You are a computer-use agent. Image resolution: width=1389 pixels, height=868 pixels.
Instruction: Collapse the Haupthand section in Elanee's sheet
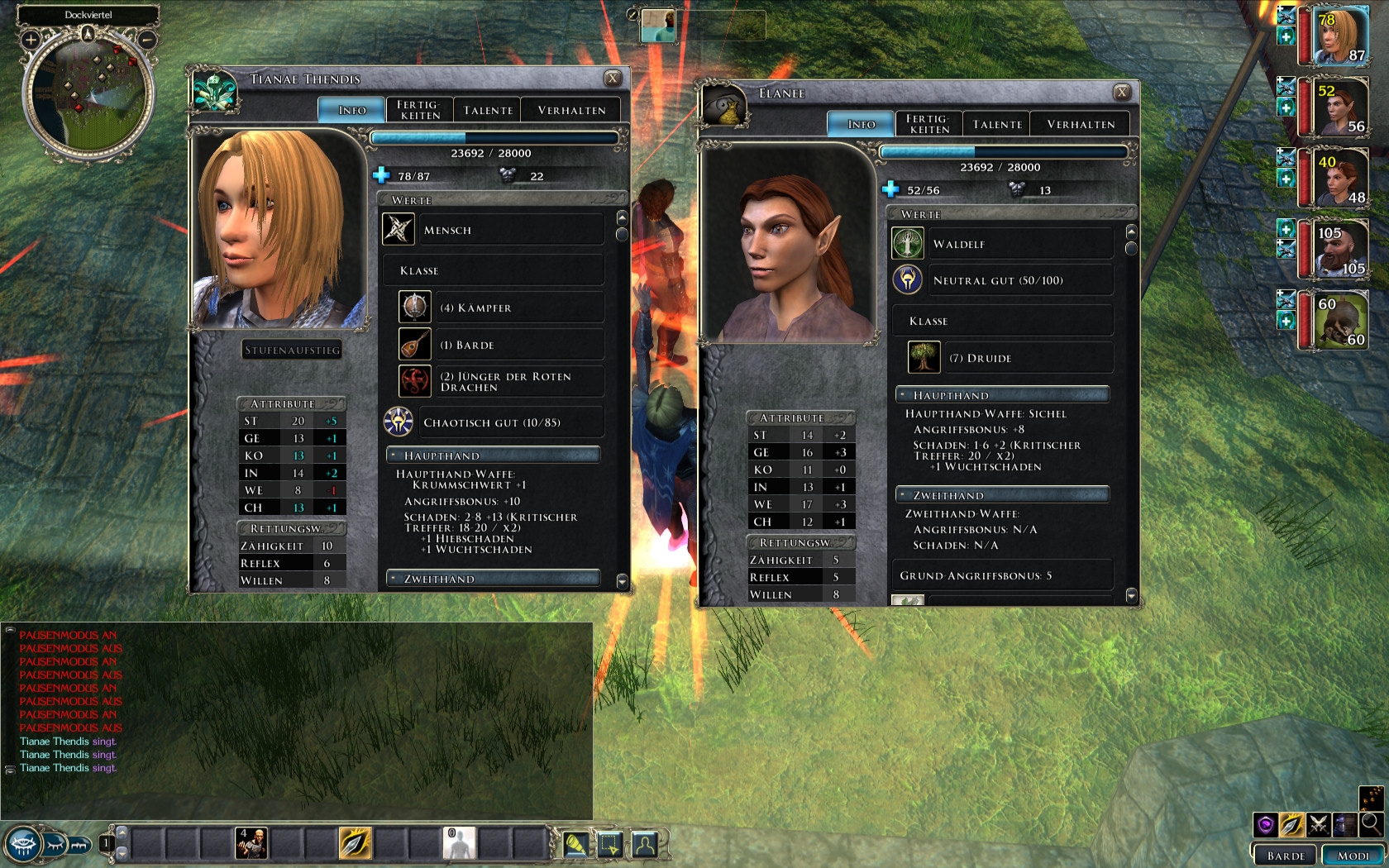click(x=904, y=395)
